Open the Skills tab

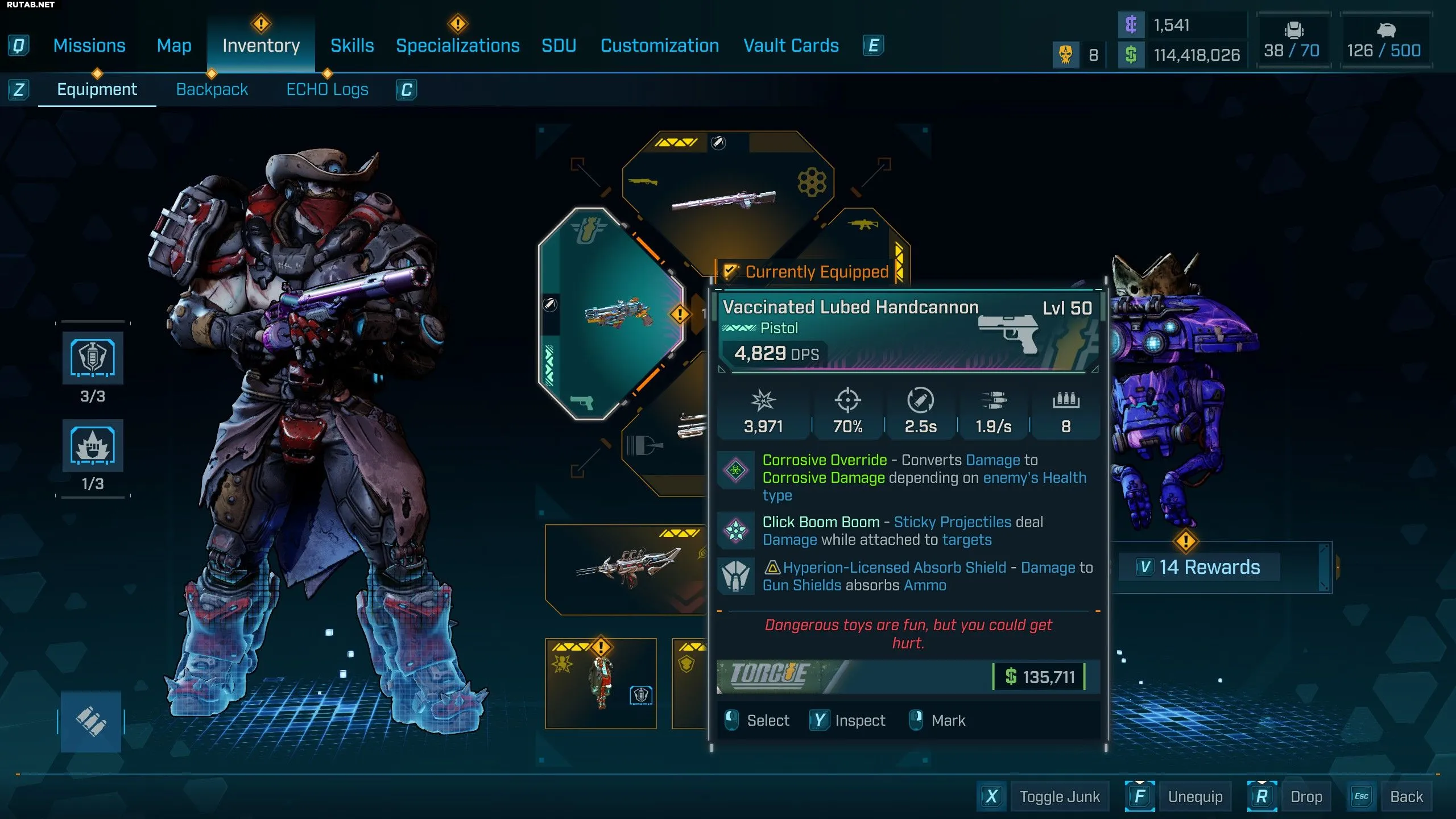coord(352,45)
